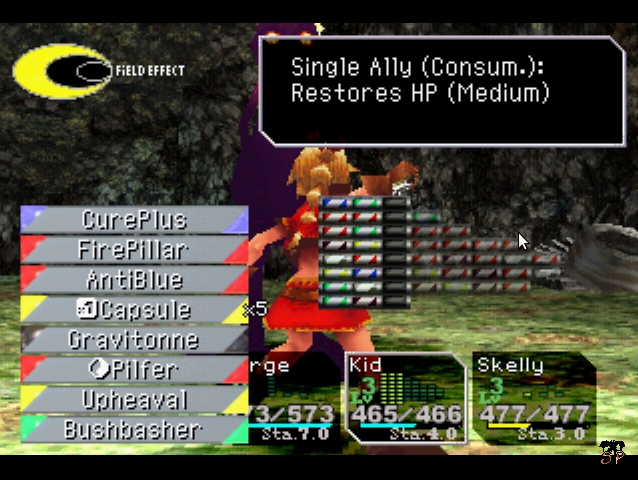Select Kid's party status panel
The height and width of the screenshot is (480, 638).
point(405,398)
